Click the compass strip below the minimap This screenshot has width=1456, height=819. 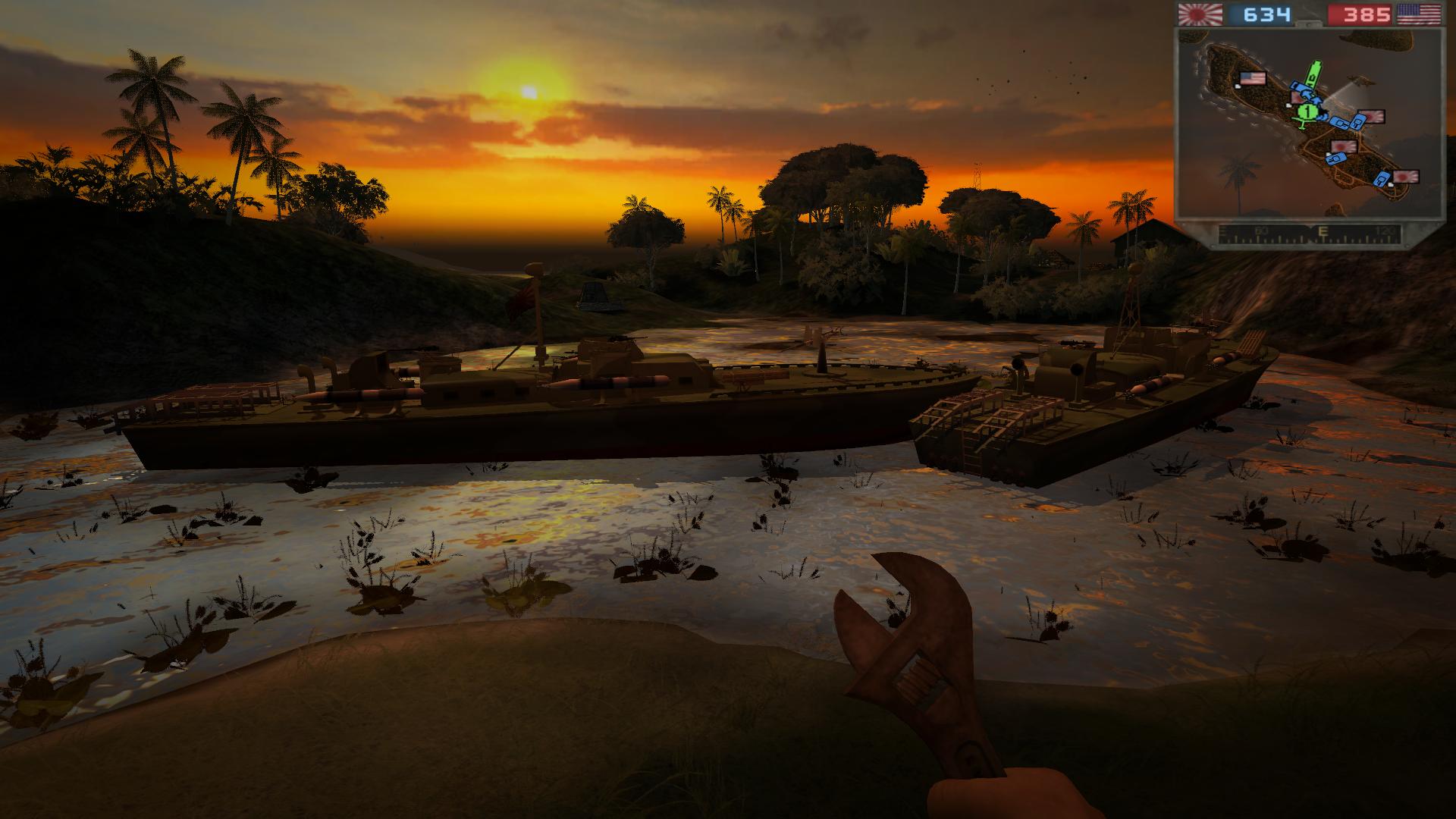pyautogui.click(x=1308, y=235)
